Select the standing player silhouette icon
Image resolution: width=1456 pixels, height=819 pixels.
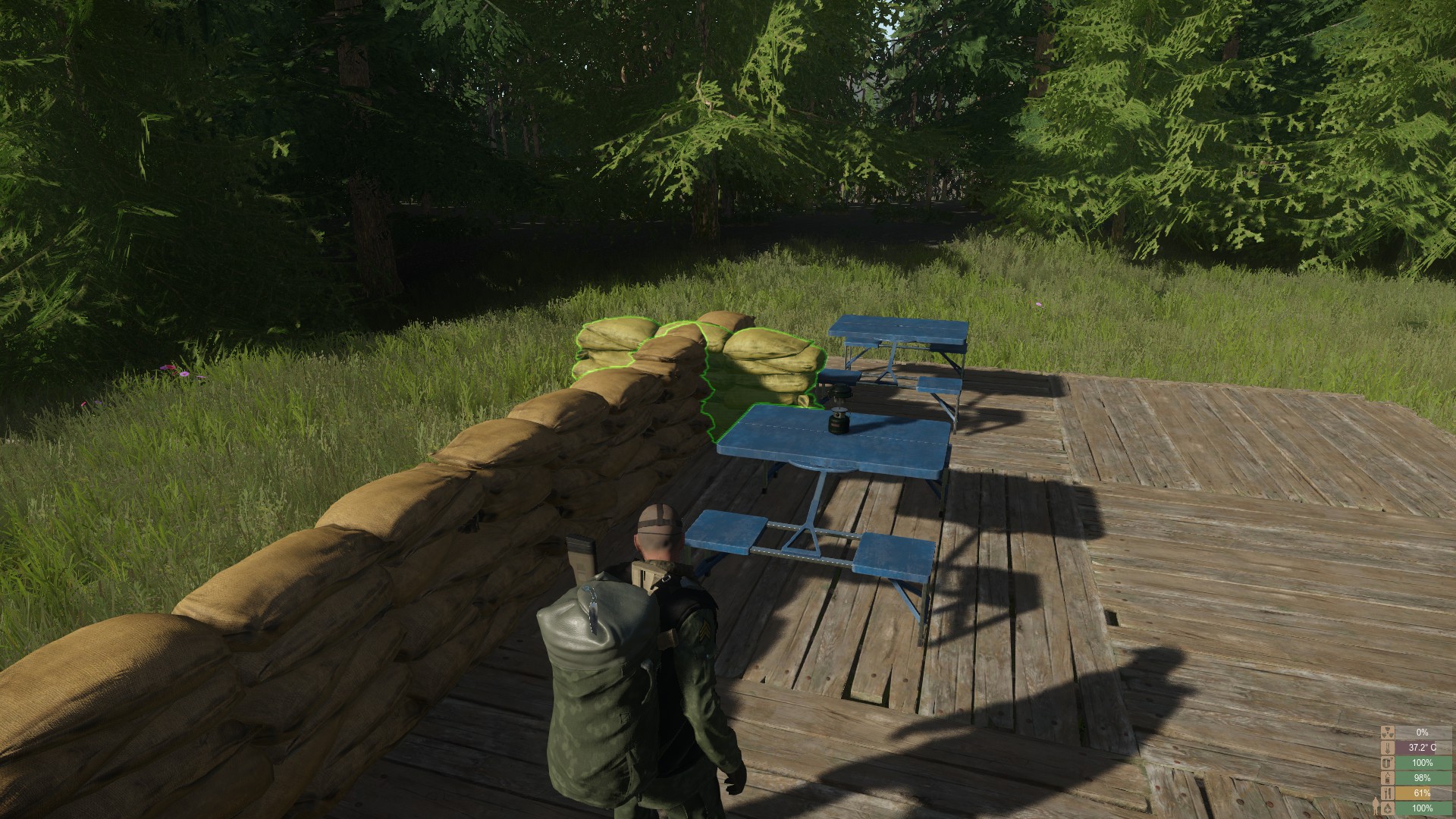pyautogui.click(x=1376, y=805)
